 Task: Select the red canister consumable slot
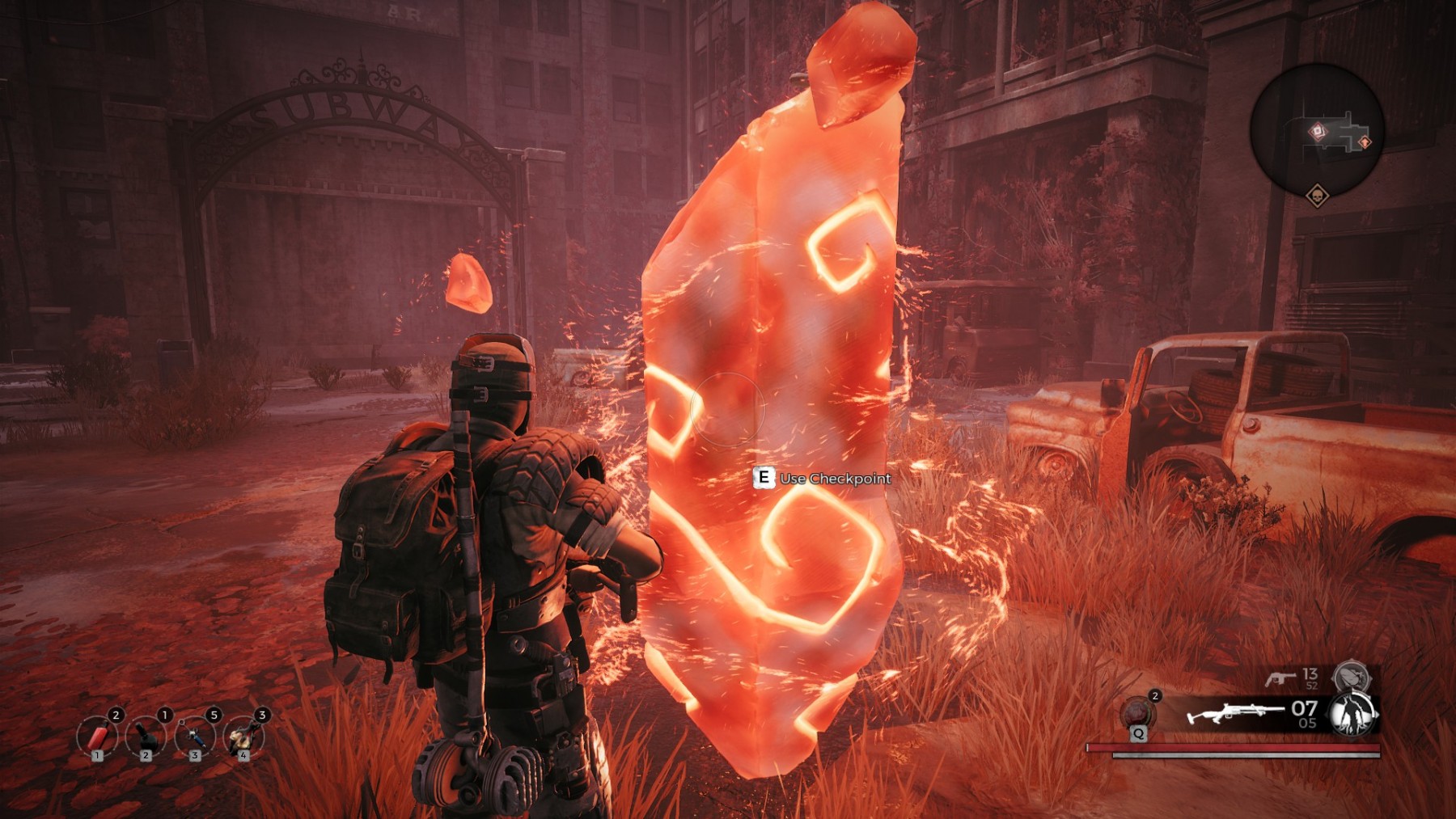97,737
